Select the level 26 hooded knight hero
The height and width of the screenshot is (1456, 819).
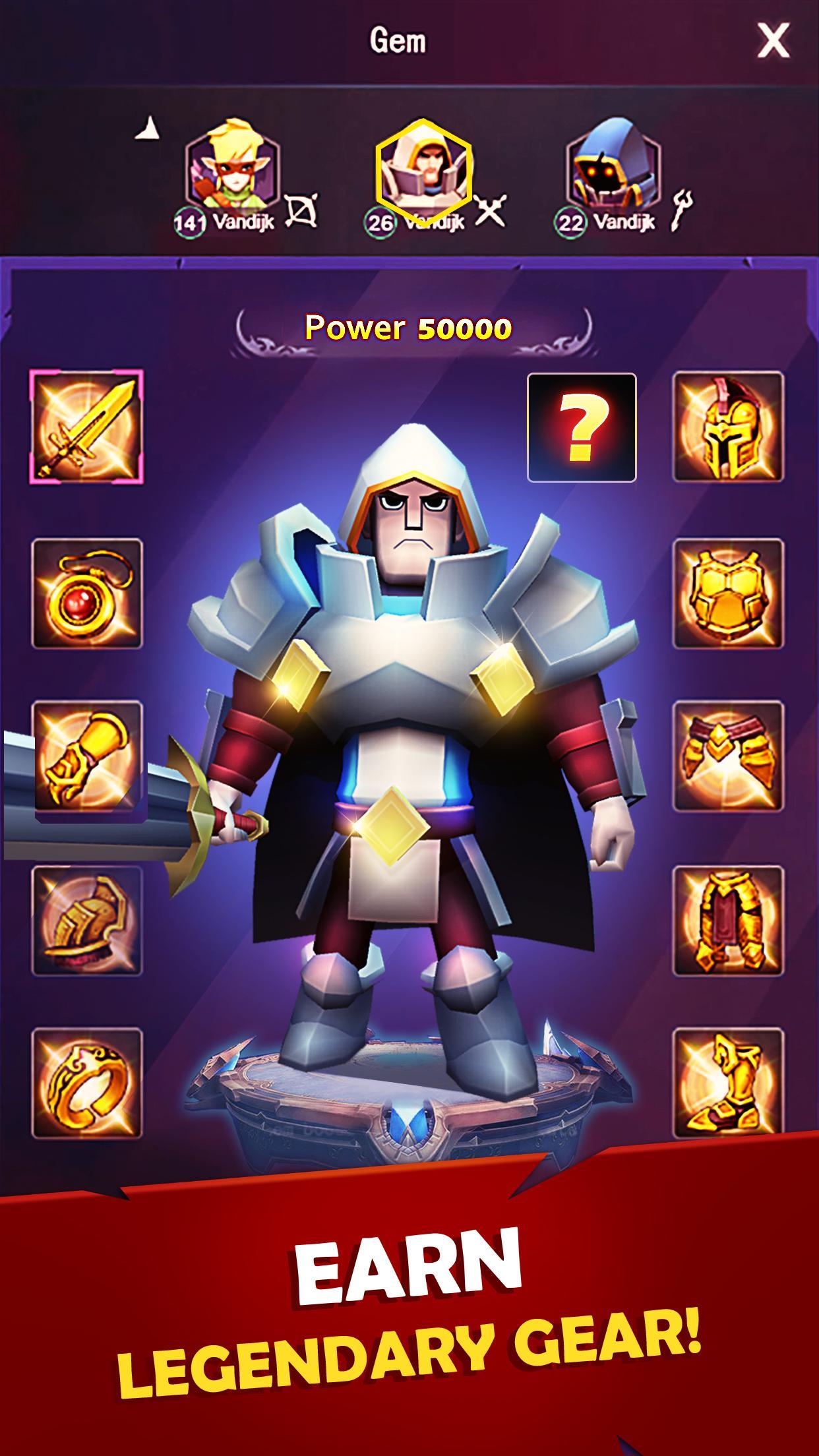coord(423,170)
